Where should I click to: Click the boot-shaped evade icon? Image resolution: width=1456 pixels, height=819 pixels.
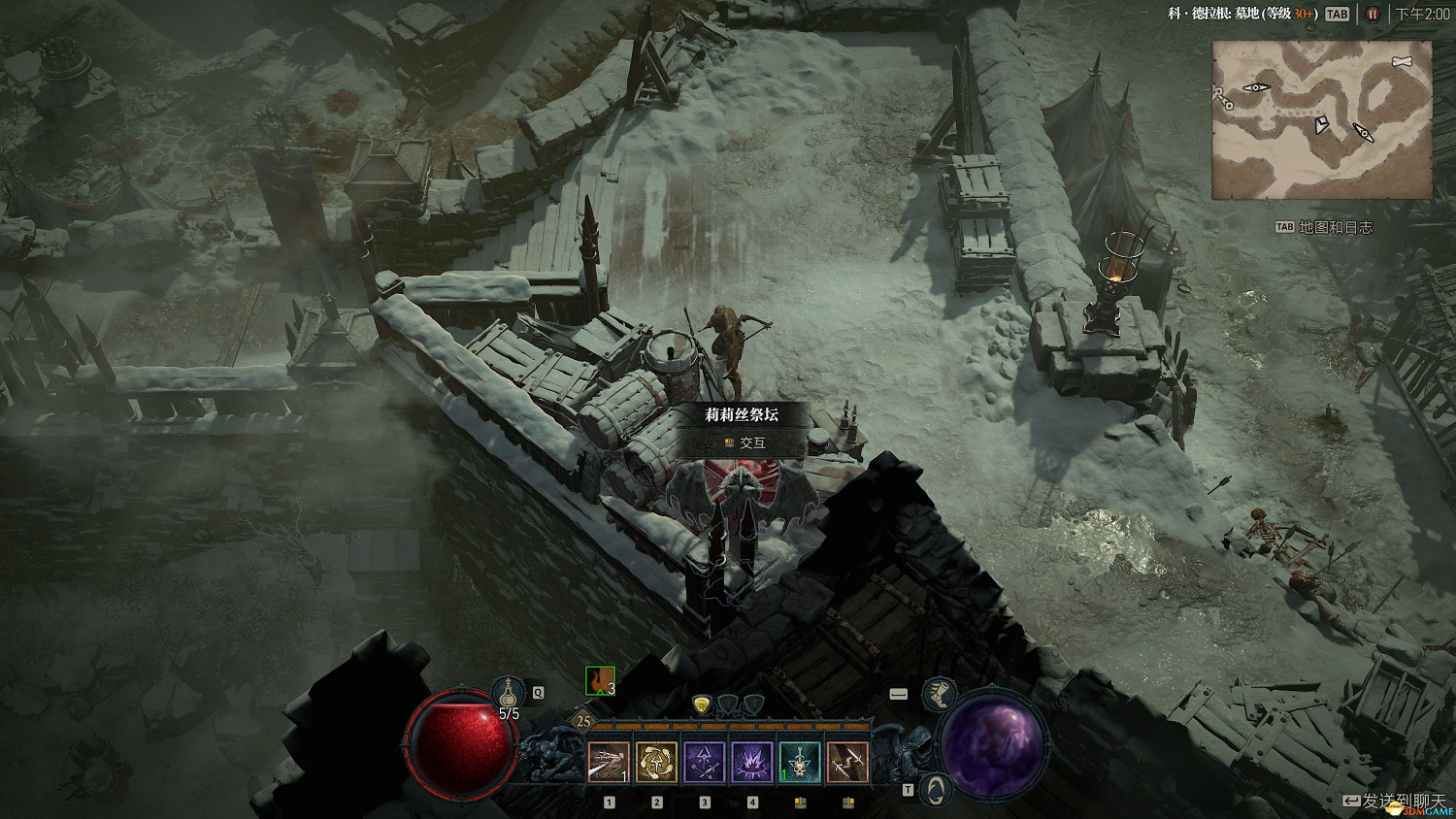[940, 694]
